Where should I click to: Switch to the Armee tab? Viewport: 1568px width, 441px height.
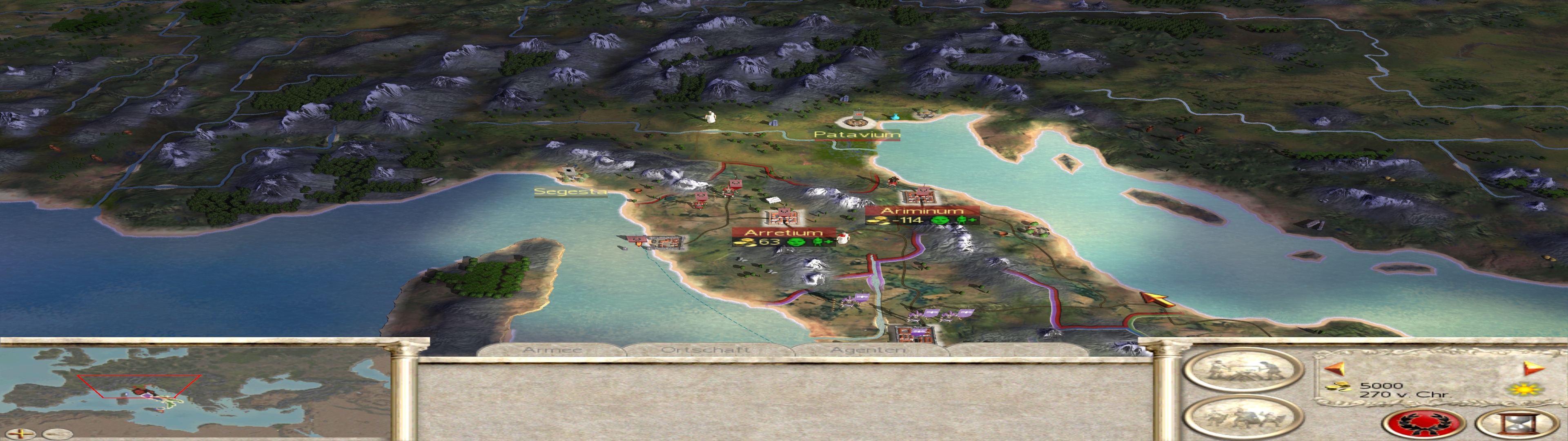(x=552, y=350)
